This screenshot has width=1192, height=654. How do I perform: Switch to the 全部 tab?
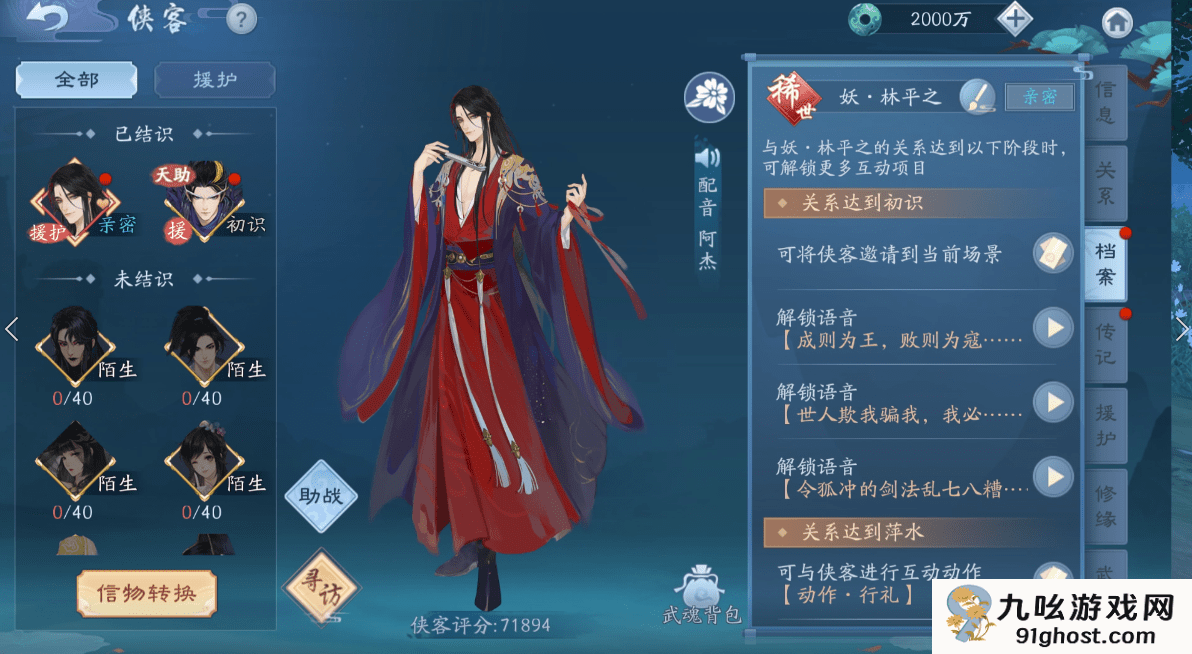(x=77, y=80)
